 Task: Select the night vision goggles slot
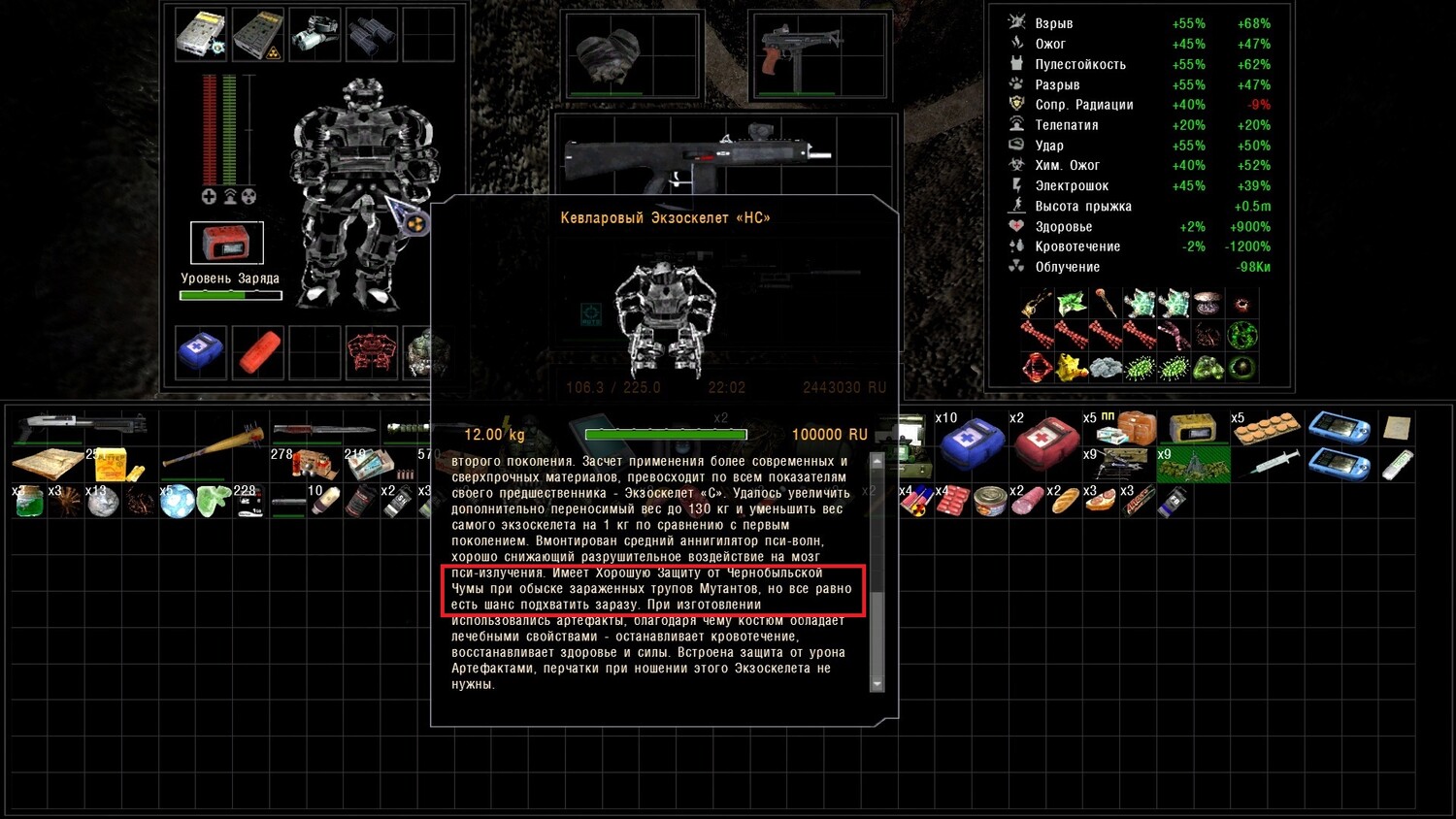pos(315,35)
